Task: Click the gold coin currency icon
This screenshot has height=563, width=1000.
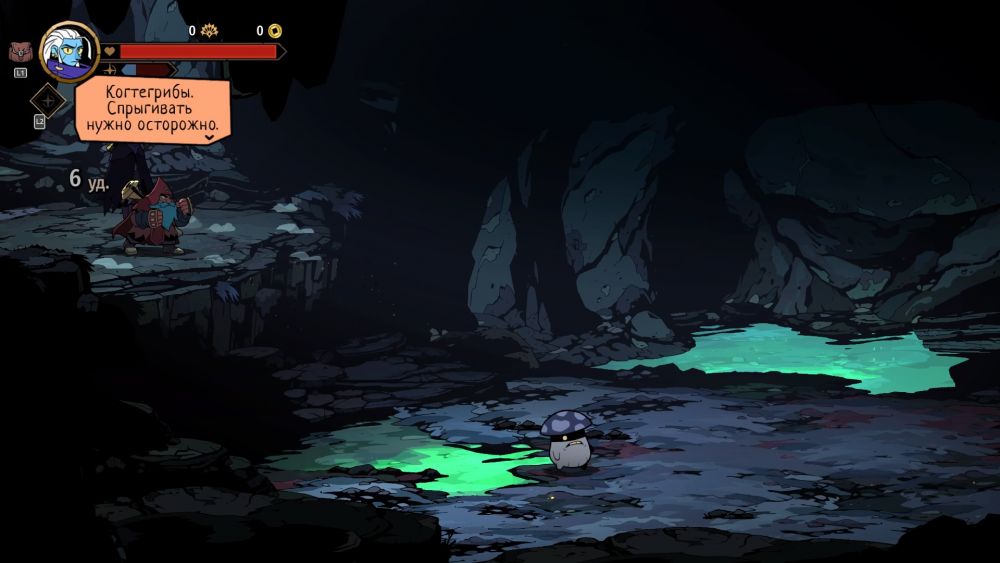Action: click(275, 31)
